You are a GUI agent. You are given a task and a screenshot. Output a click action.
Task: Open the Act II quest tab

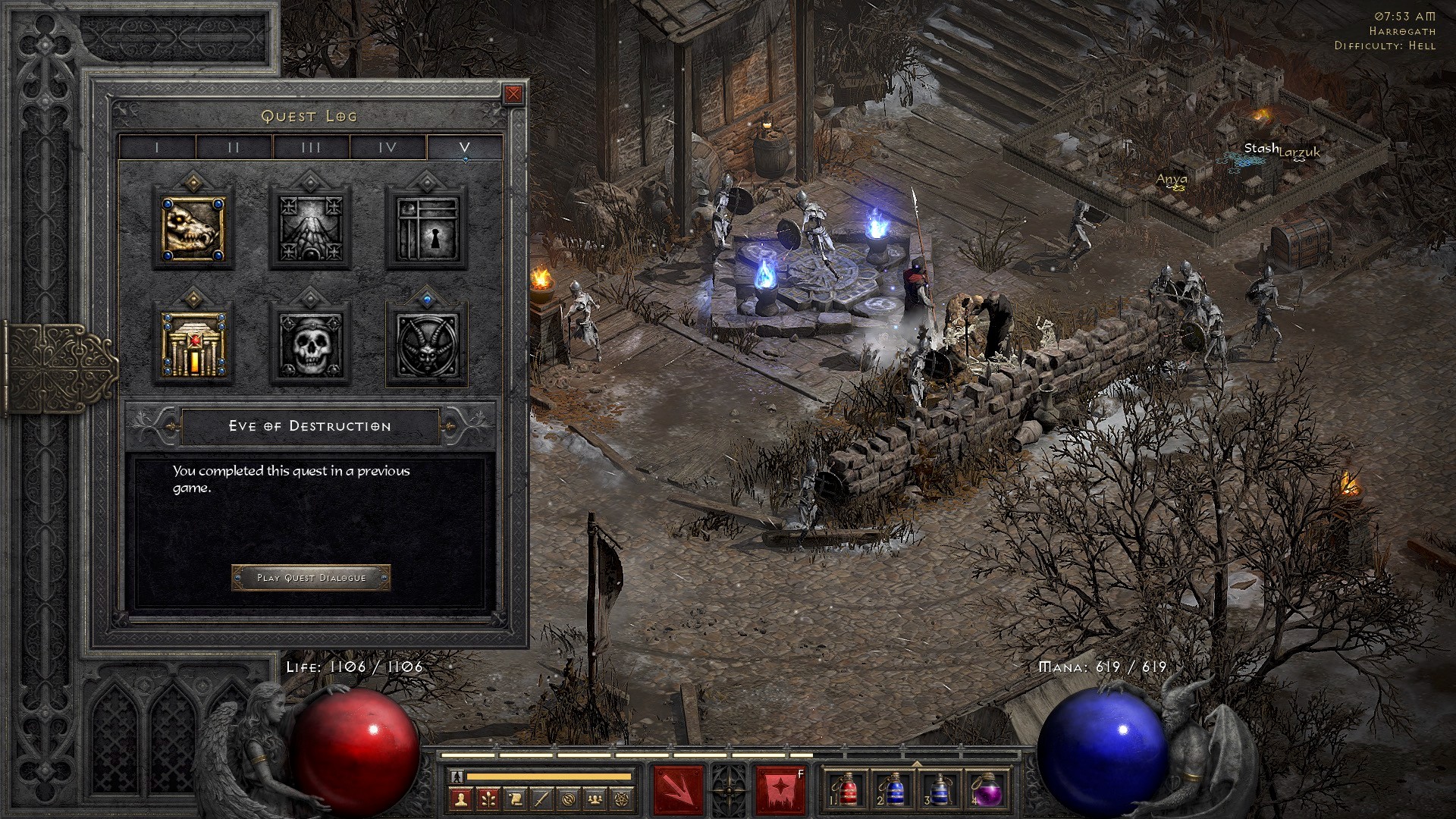[x=234, y=147]
